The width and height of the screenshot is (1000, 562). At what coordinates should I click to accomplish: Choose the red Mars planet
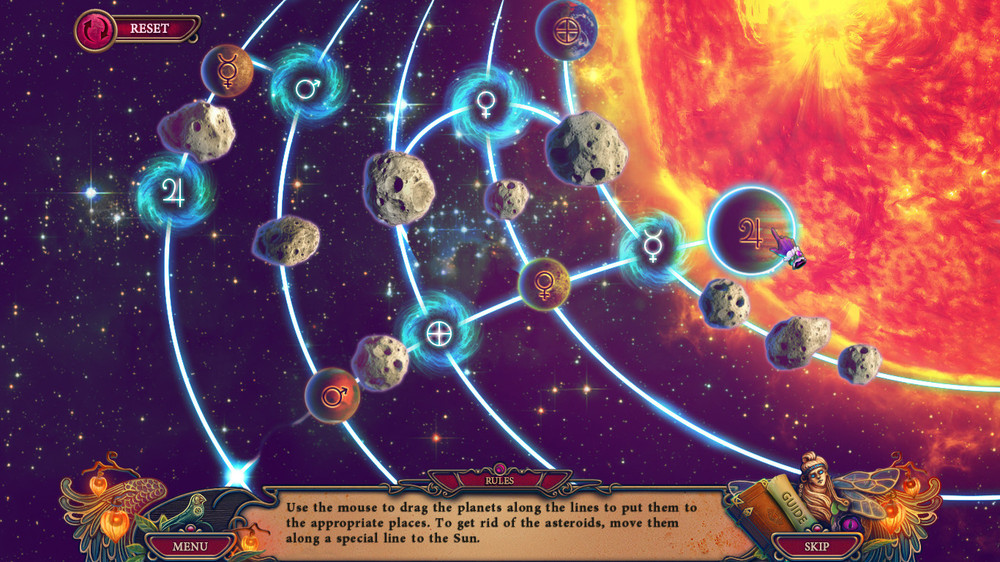click(332, 395)
